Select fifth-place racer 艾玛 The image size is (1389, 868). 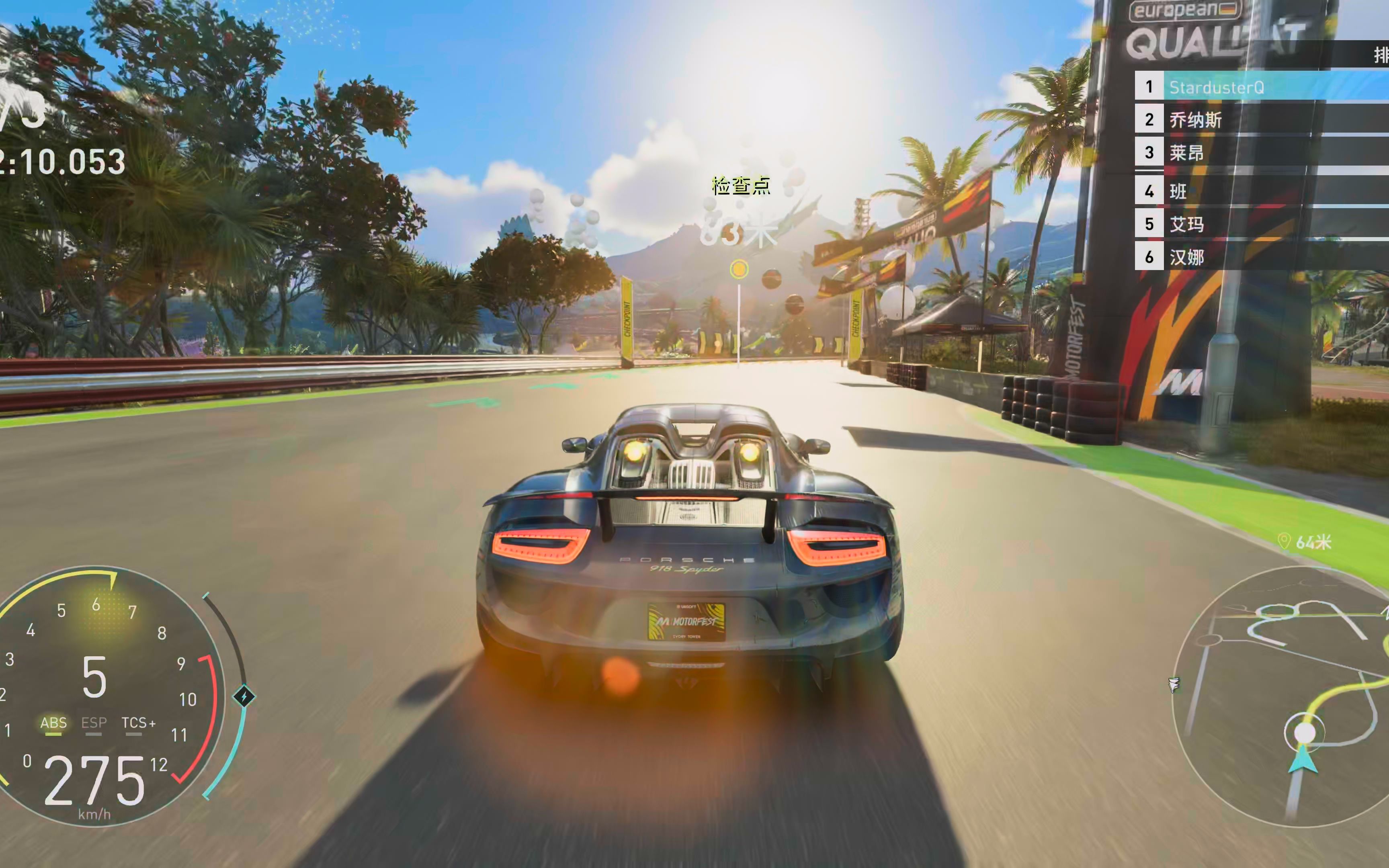click(x=1186, y=224)
